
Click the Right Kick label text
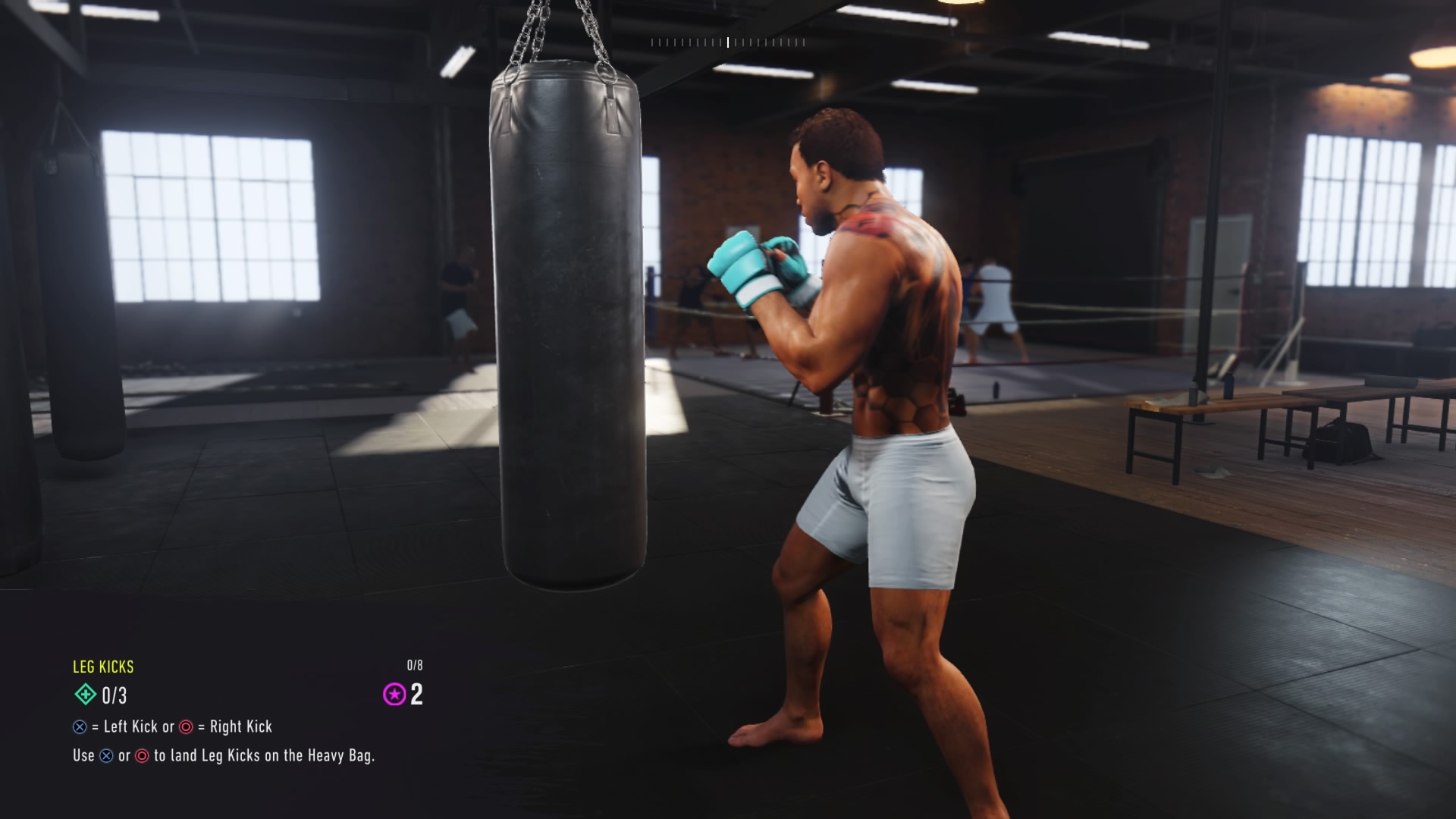[x=244, y=726]
